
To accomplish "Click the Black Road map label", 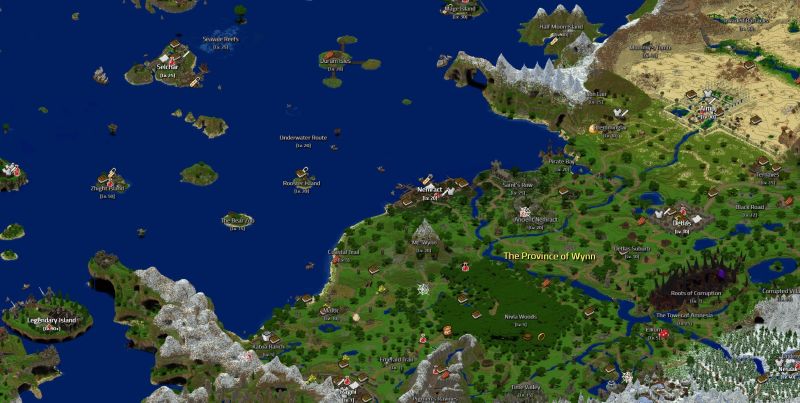I will [750, 207].
